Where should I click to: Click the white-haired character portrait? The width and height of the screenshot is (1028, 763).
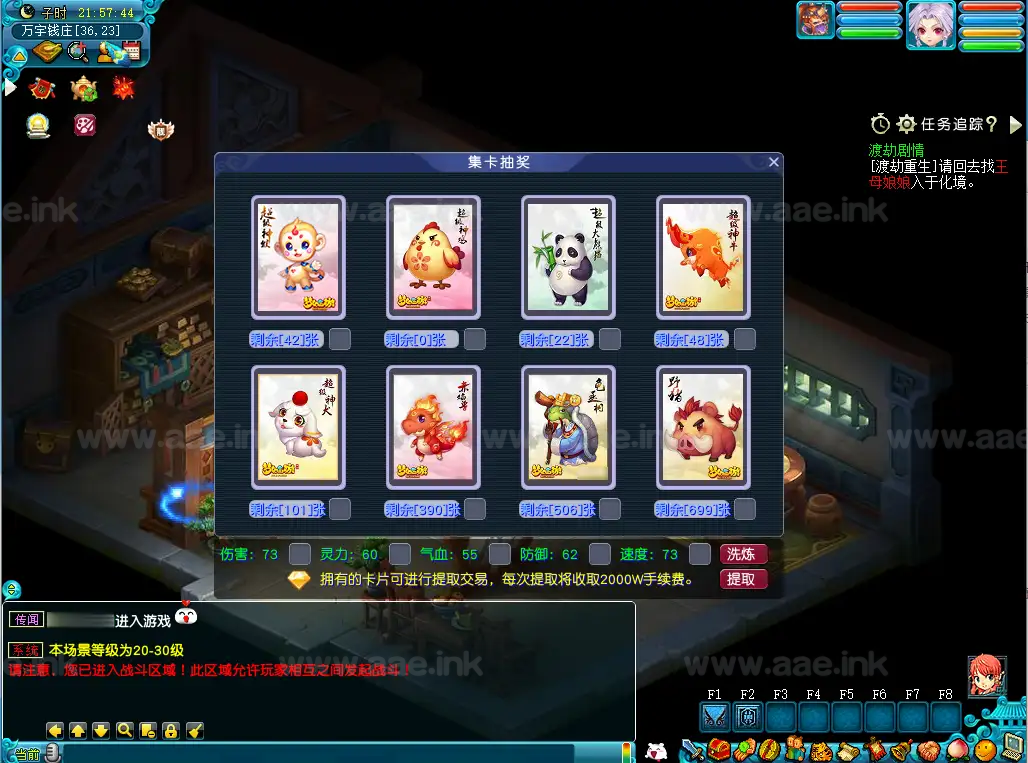click(930, 25)
